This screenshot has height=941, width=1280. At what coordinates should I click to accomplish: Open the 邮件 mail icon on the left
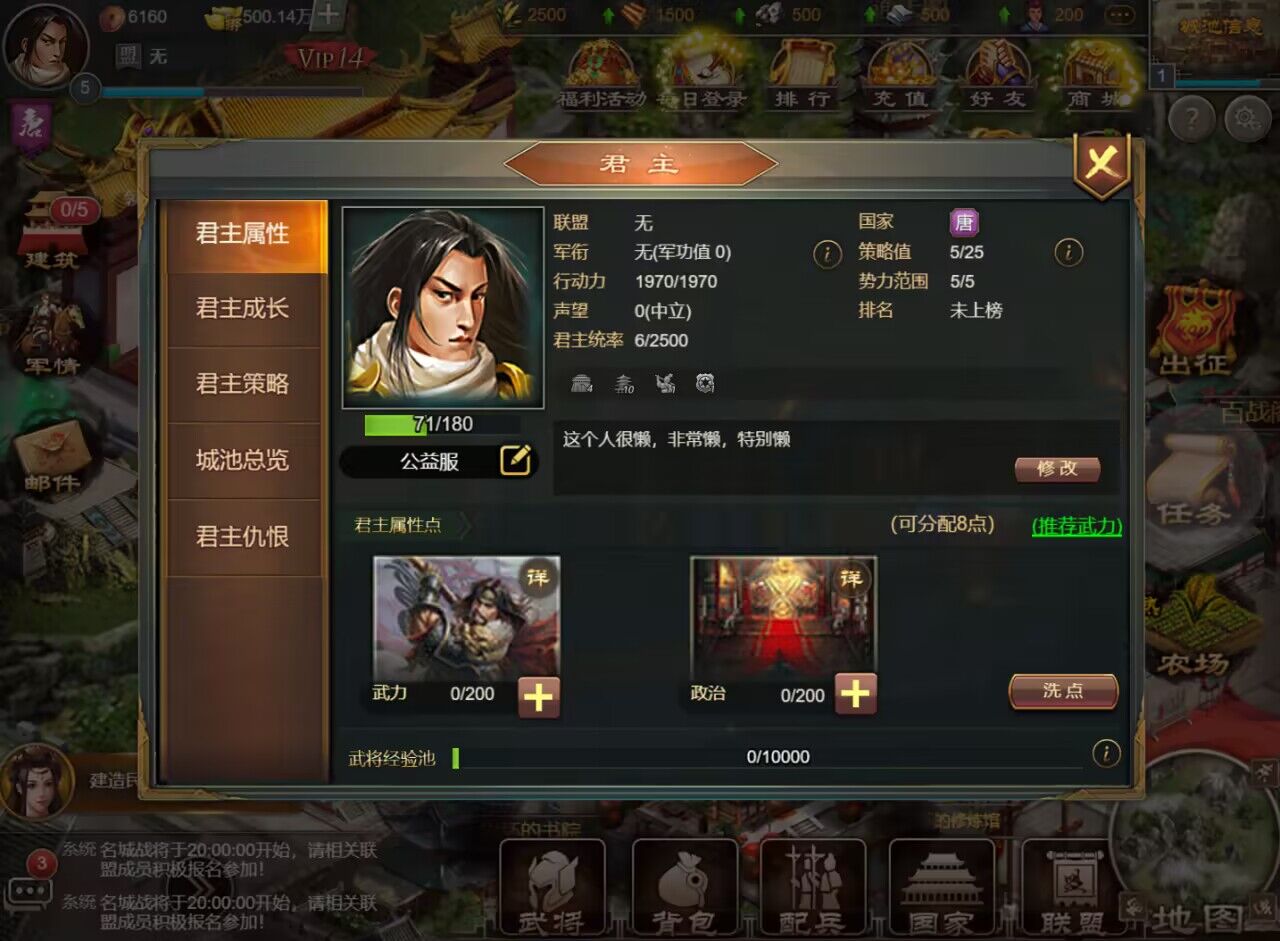[52, 455]
